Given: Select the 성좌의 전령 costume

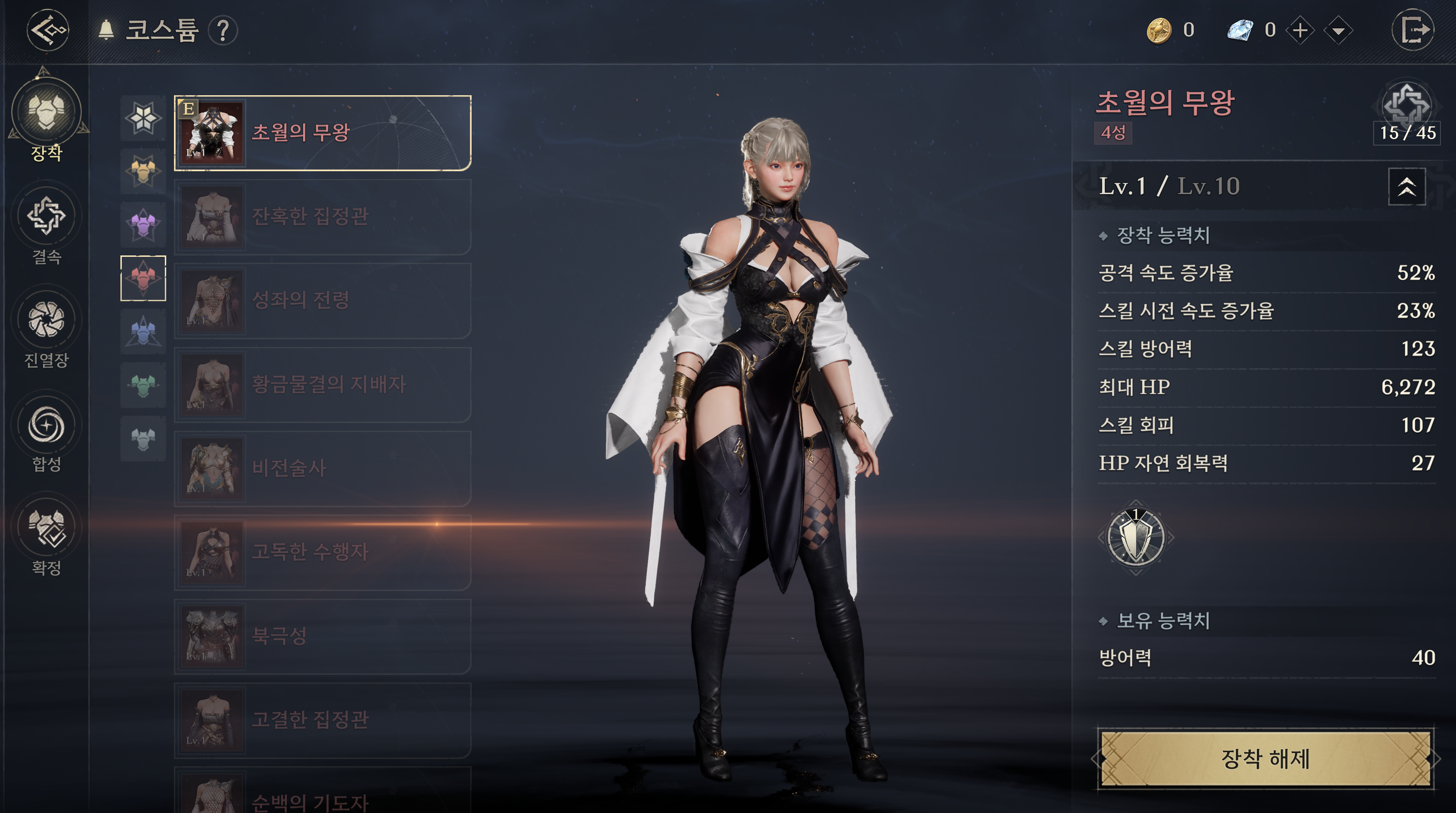Looking at the screenshot, I should [322, 301].
